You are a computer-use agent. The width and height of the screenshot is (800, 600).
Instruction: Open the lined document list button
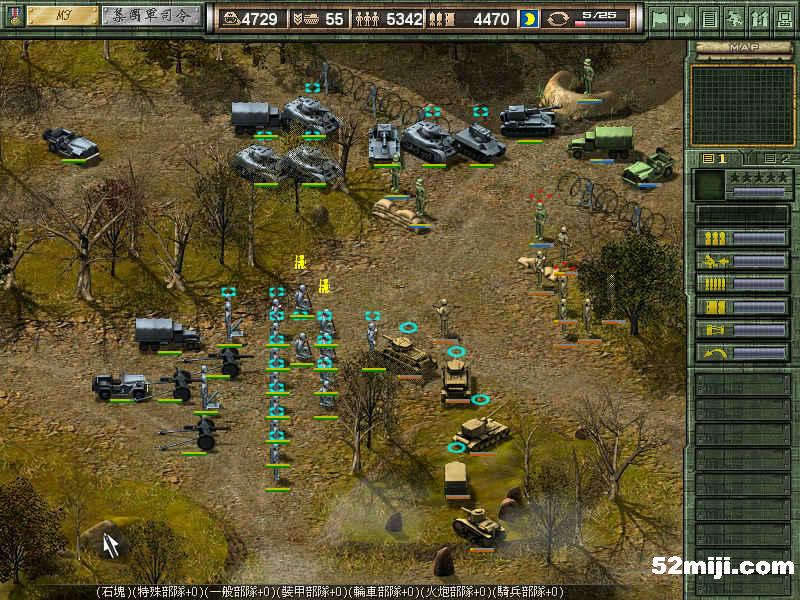point(709,18)
